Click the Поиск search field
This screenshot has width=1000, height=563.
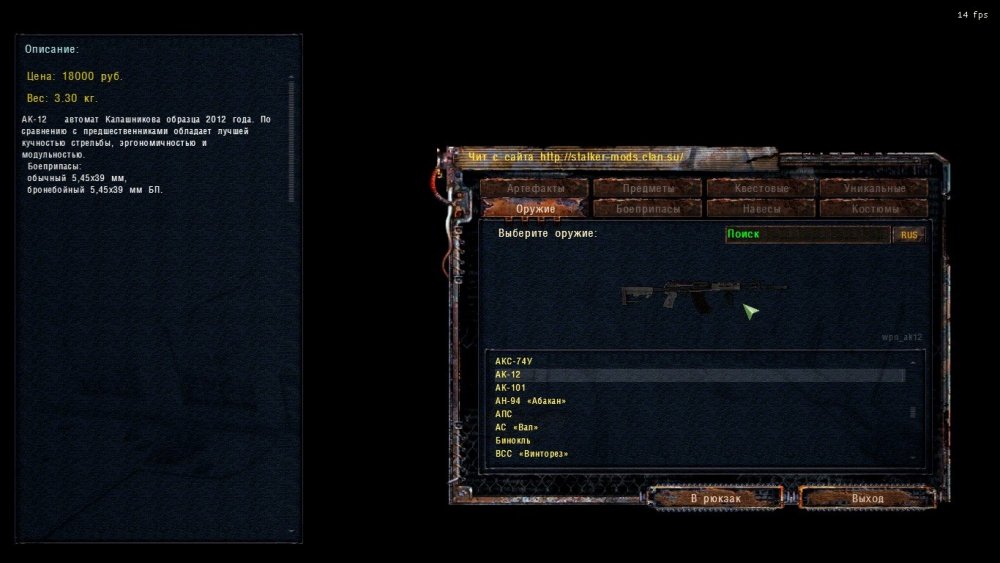pyautogui.click(x=806, y=234)
